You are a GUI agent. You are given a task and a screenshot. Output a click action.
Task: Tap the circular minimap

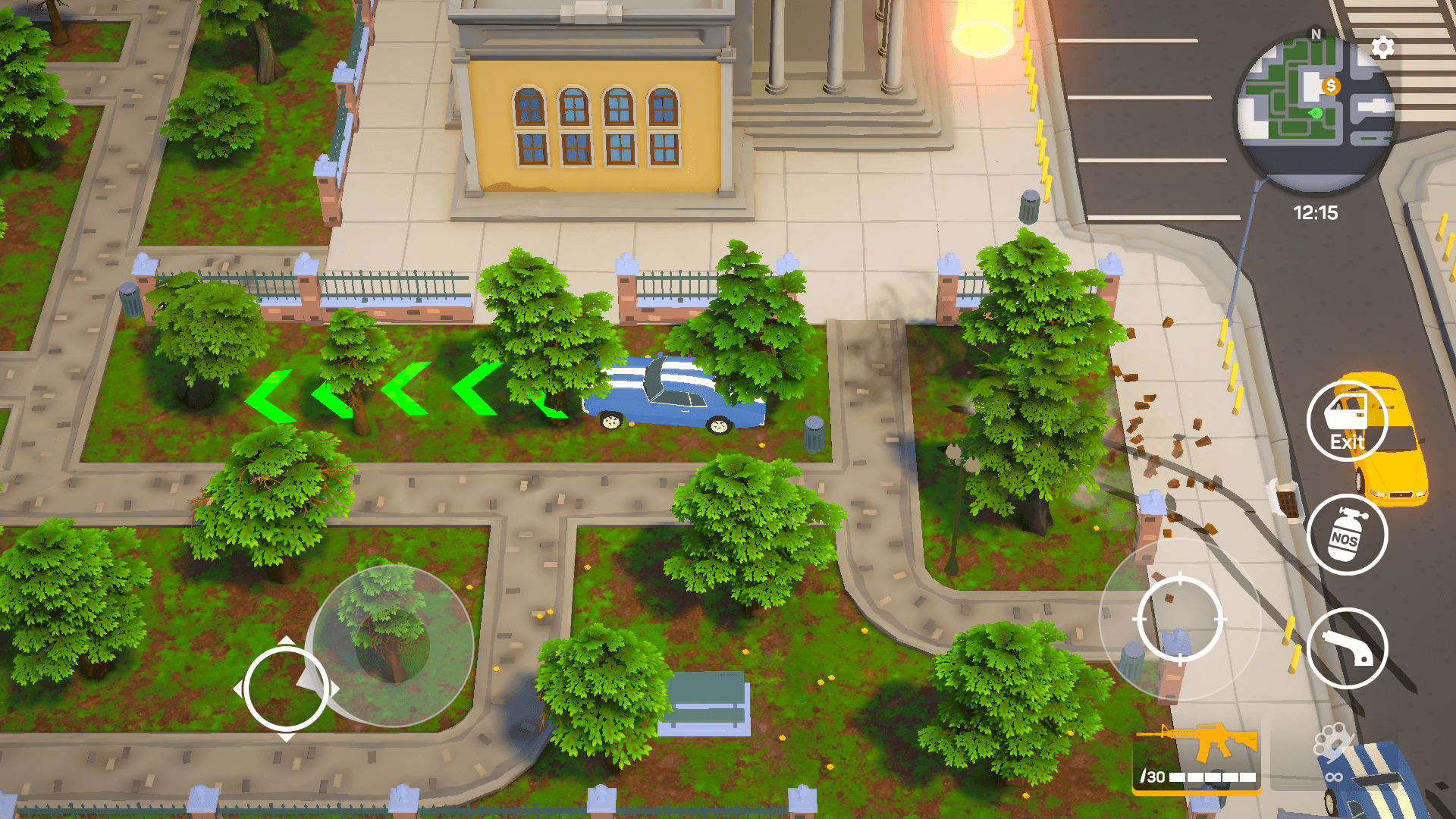click(1316, 110)
